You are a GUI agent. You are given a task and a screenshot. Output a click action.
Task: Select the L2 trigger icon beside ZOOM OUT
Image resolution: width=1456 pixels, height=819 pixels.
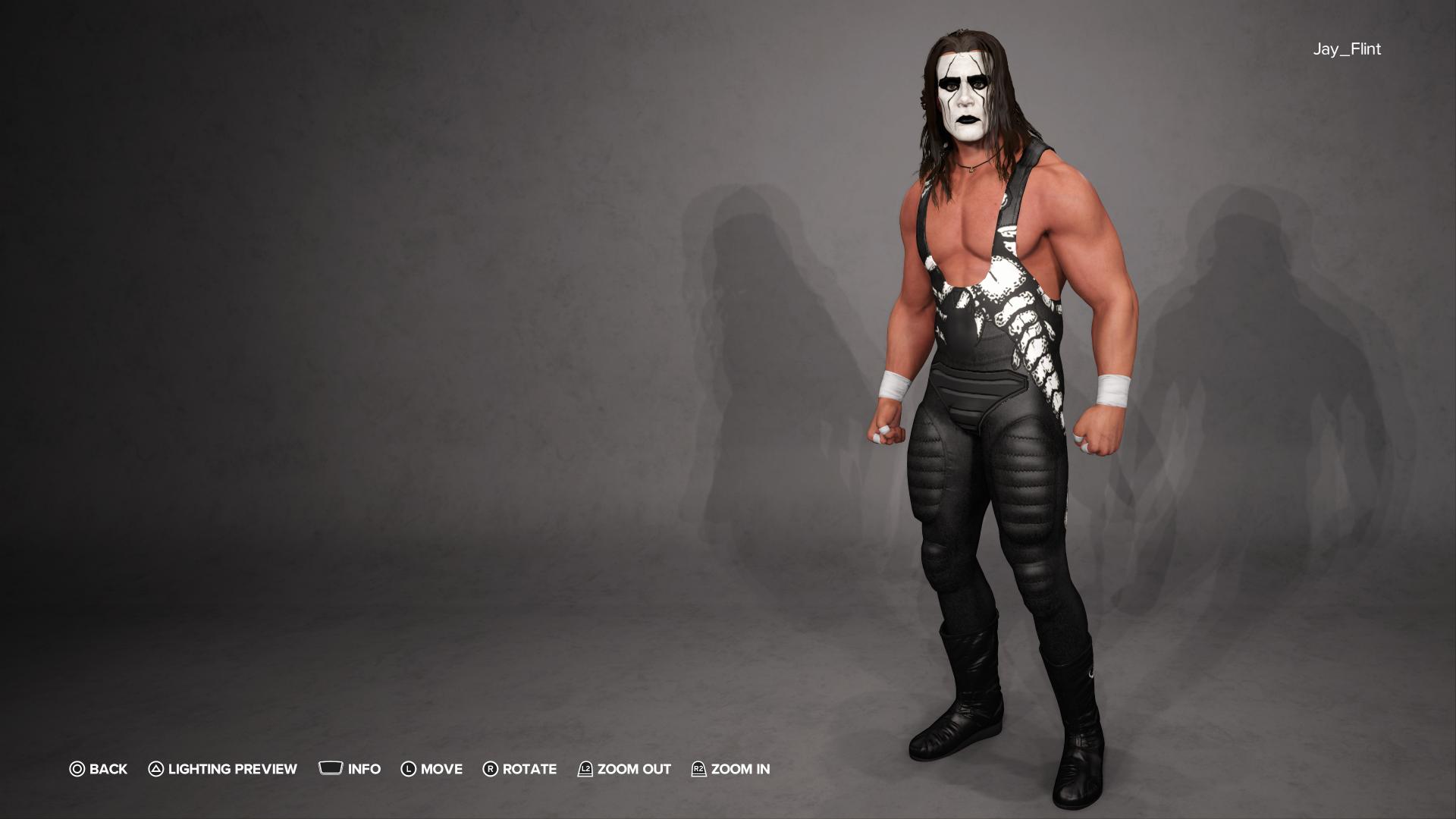pos(584,769)
